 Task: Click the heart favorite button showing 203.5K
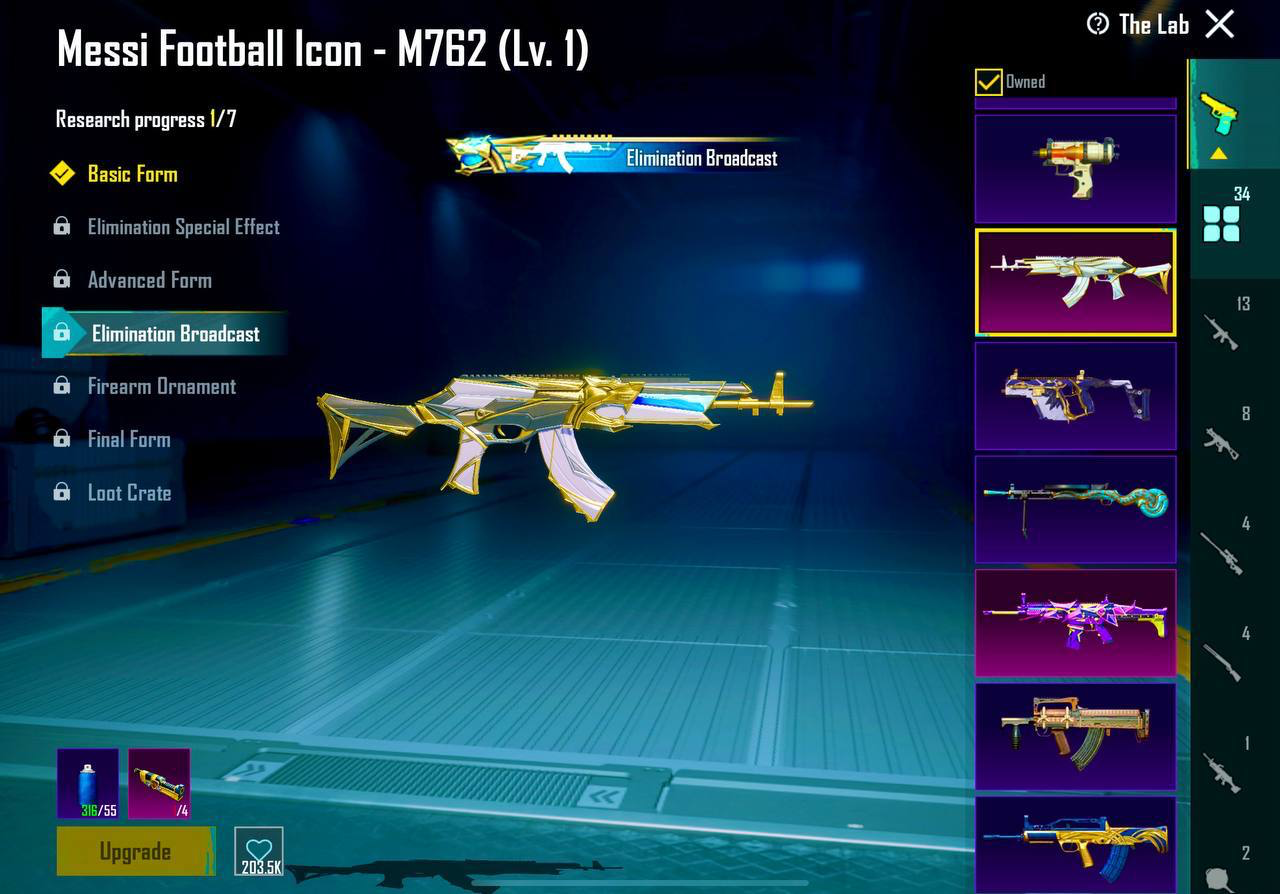[x=259, y=851]
